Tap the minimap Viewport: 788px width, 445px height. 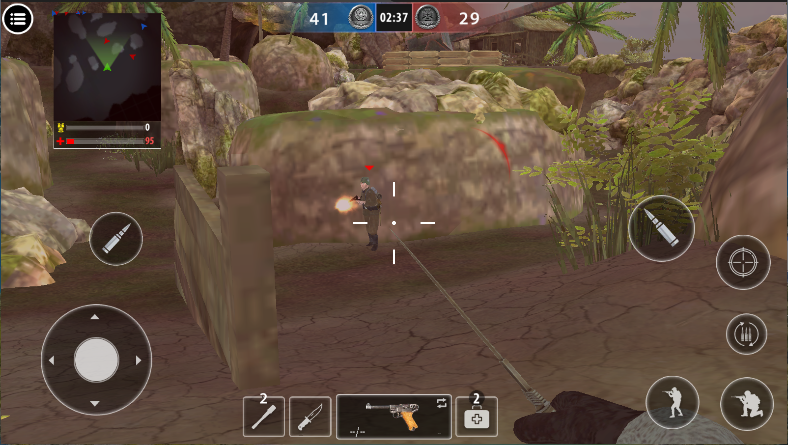(107, 66)
